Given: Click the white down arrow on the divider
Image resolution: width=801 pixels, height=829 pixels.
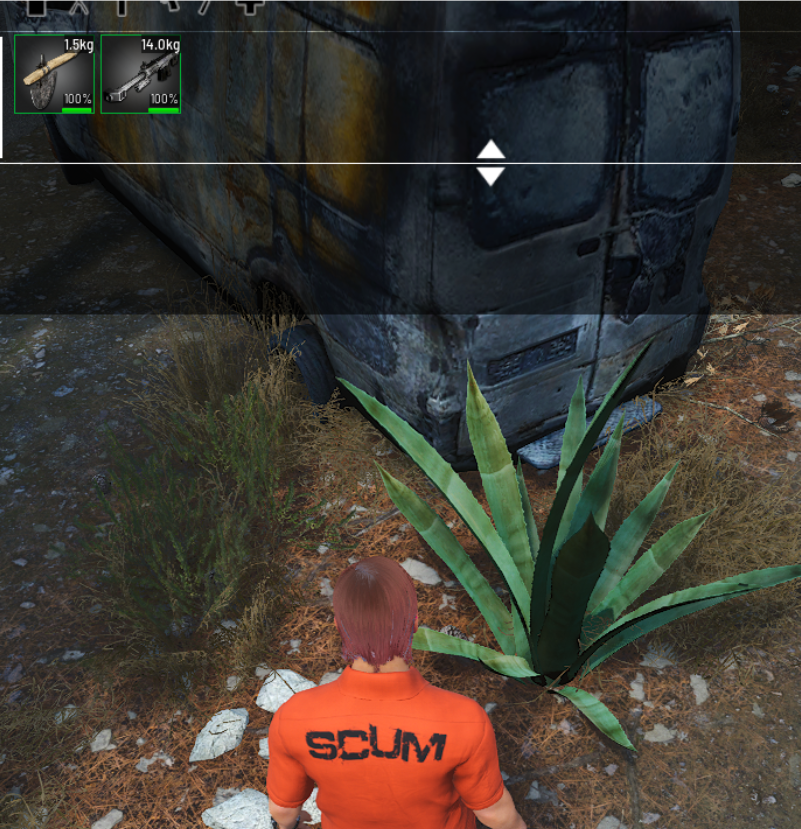Looking at the screenshot, I should 490,176.
